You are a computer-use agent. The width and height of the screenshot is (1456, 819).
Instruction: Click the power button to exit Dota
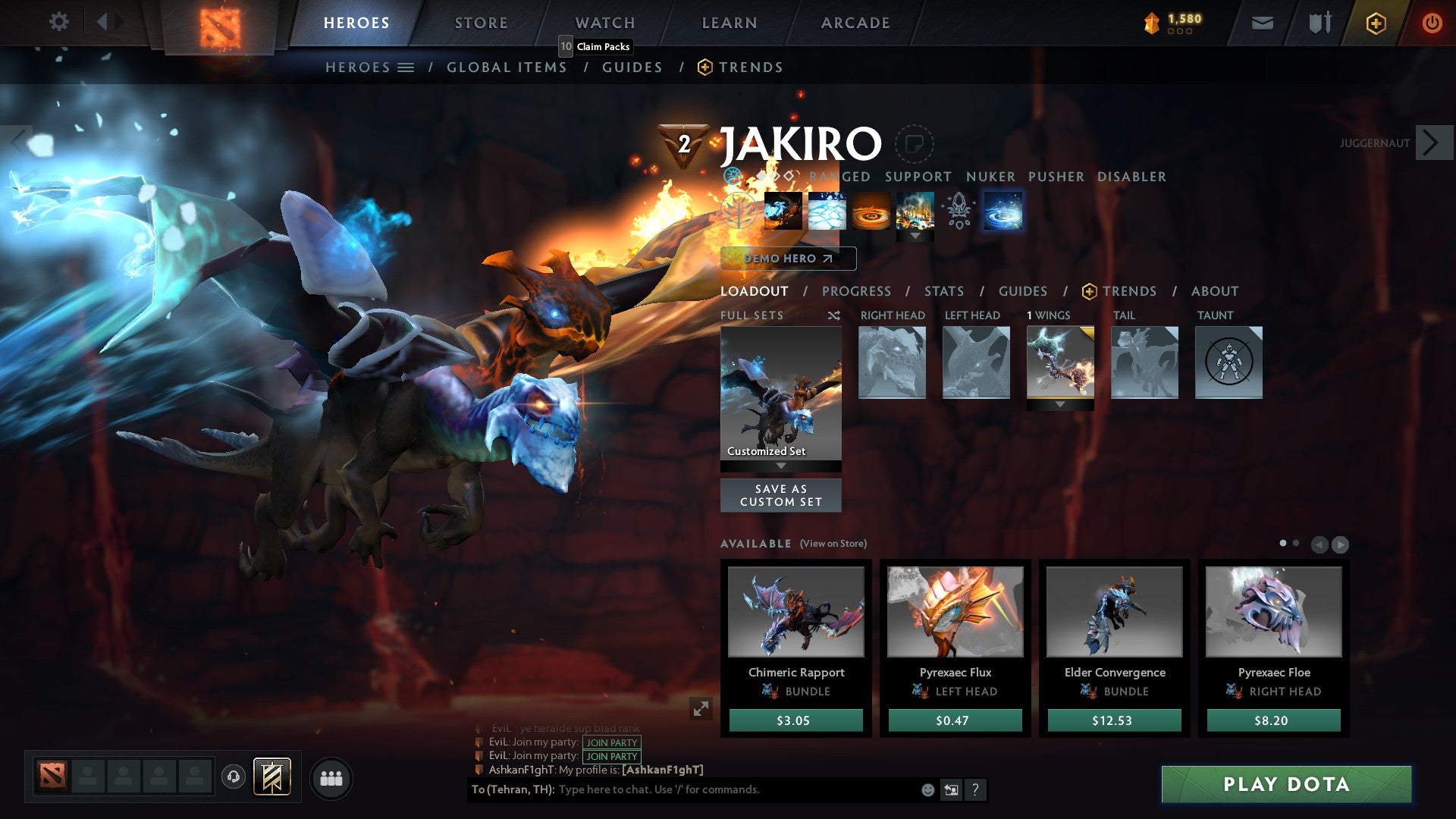click(1432, 23)
